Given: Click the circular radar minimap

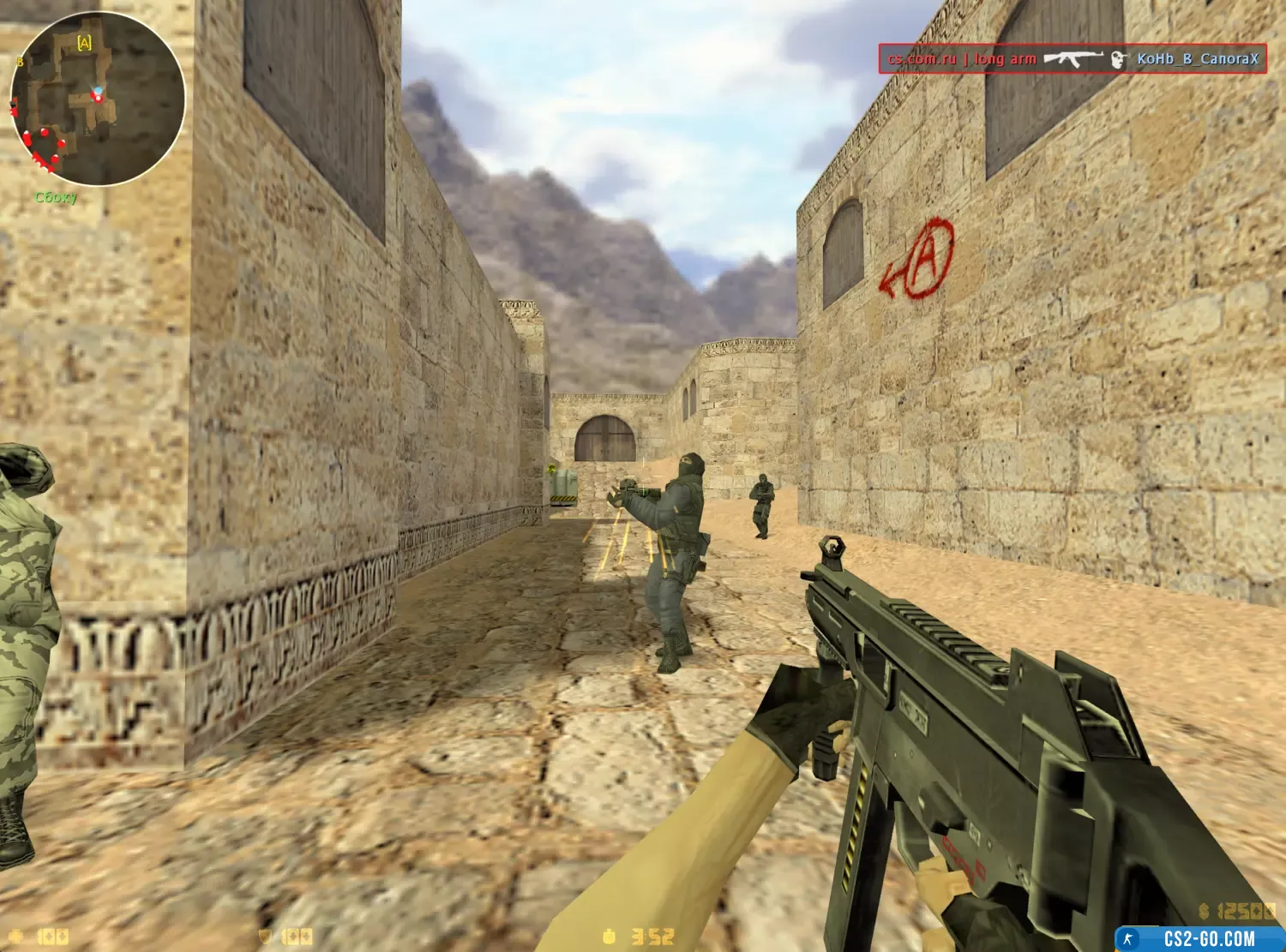Looking at the screenshot, I should pos(97,99).
